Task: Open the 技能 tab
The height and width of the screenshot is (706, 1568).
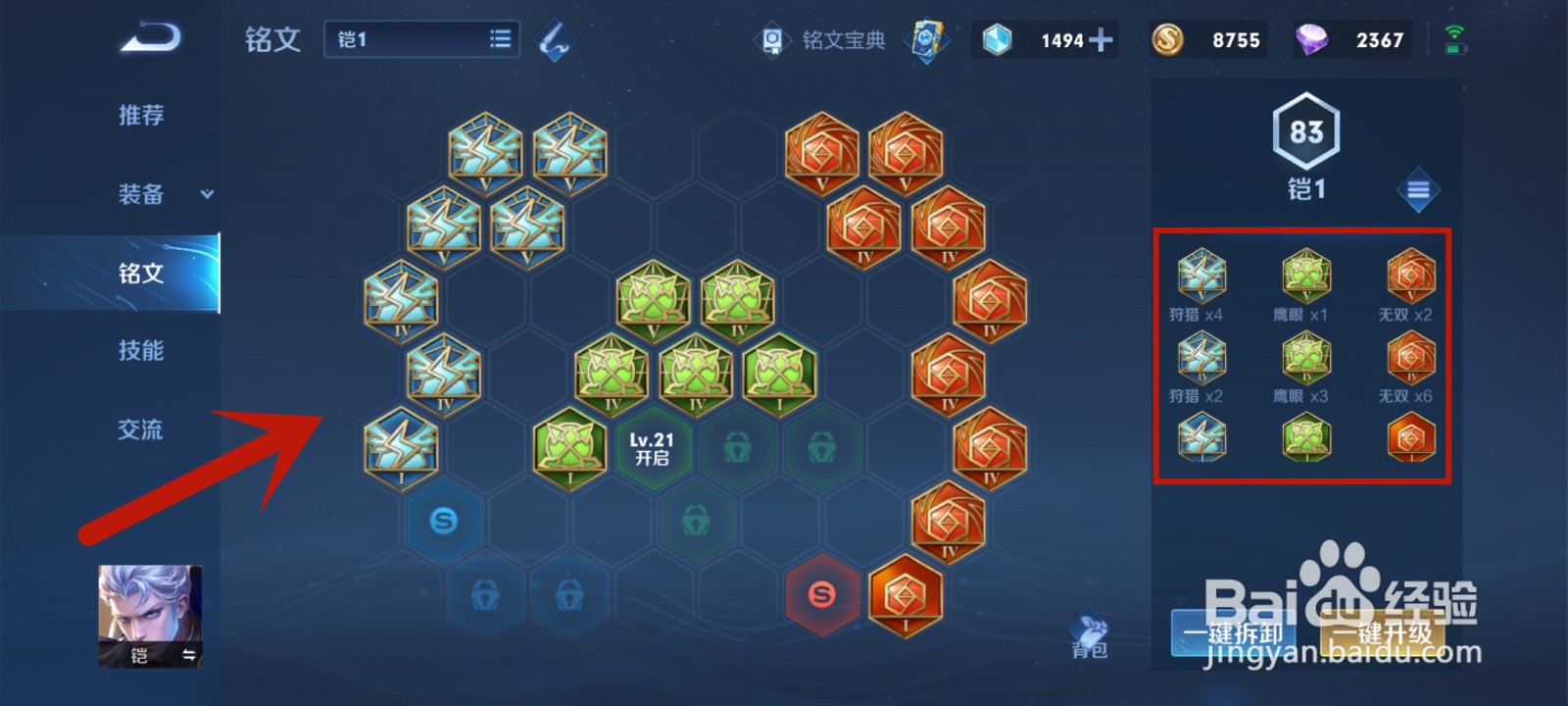Action: (x=141, y=351)
